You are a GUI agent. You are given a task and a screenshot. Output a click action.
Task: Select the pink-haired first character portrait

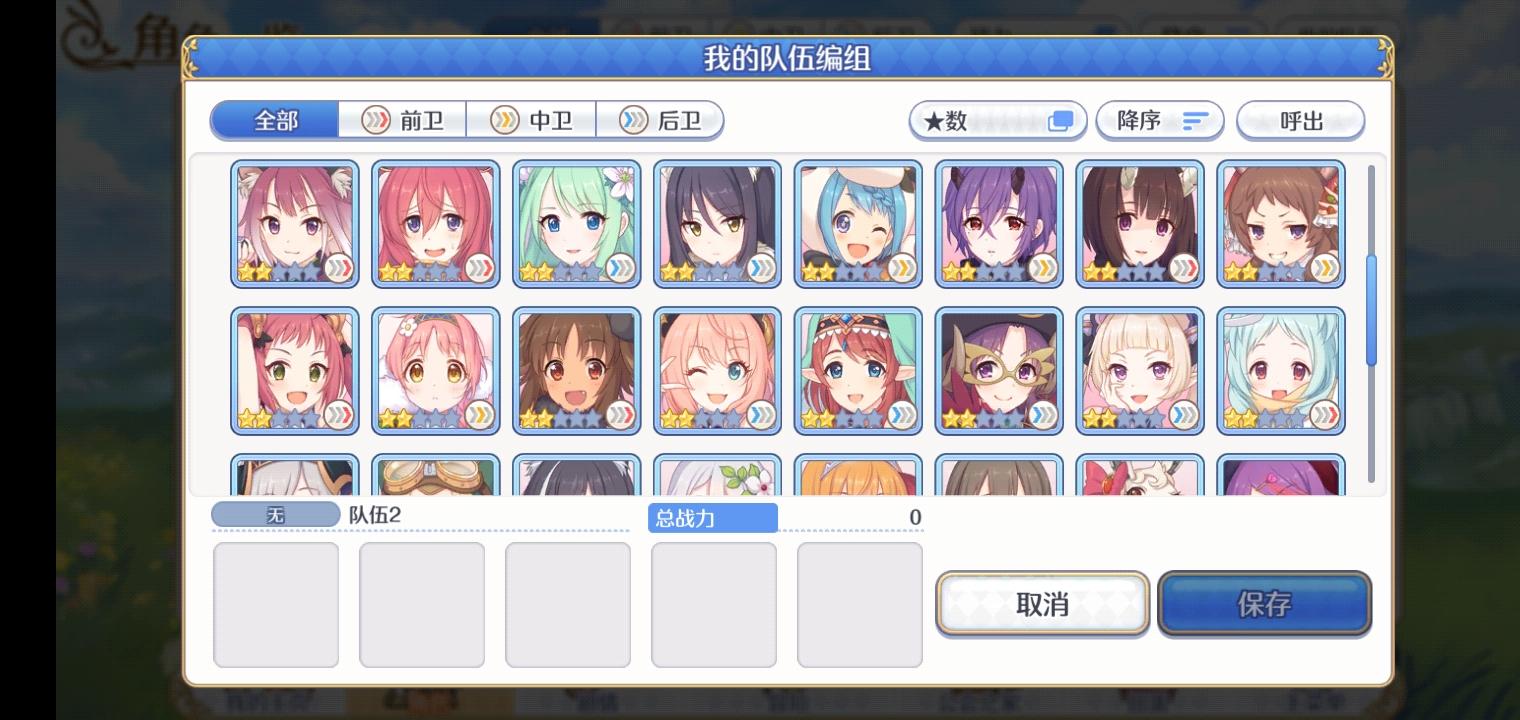pos(294,223)
